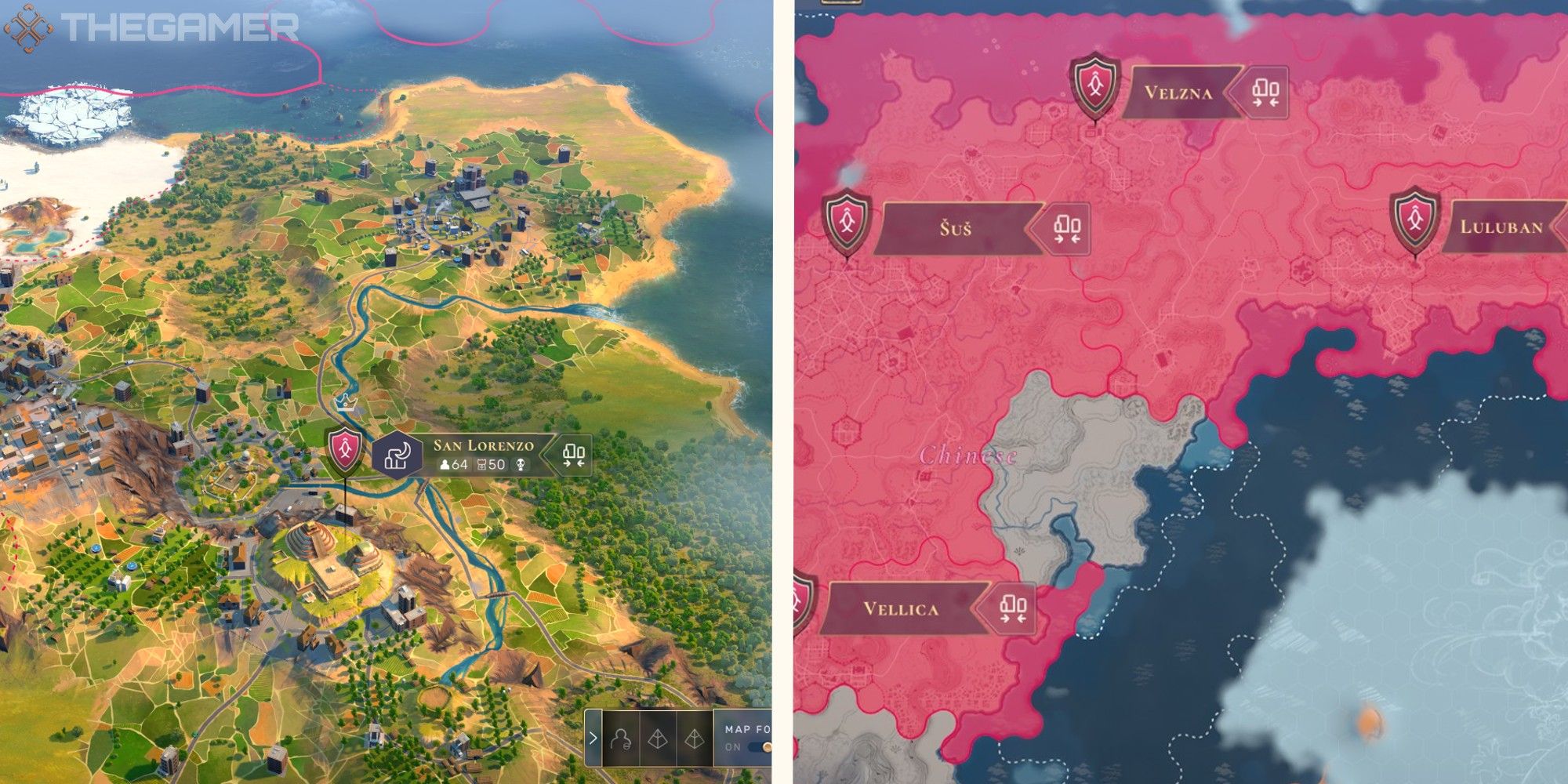Select the population icon showing 64
1568x784 pixels.
click(x=452, y=465)
